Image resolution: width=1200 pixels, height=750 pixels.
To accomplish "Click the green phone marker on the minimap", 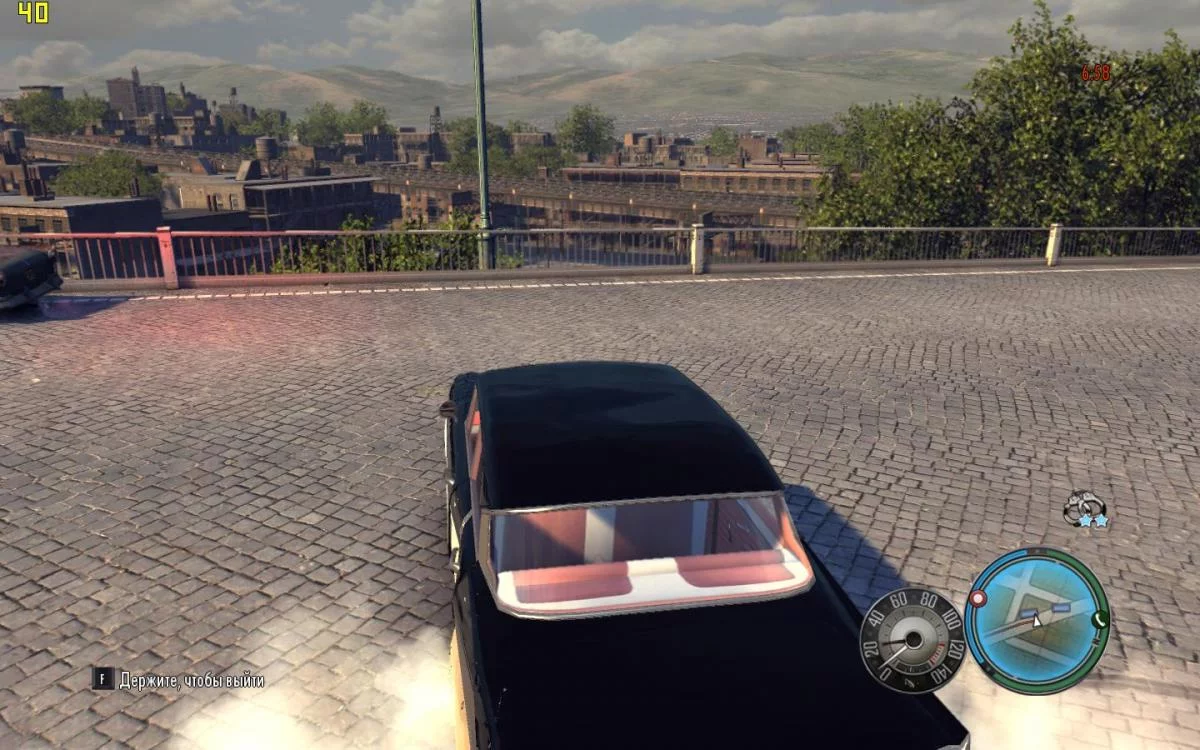I will [1100, 618].
